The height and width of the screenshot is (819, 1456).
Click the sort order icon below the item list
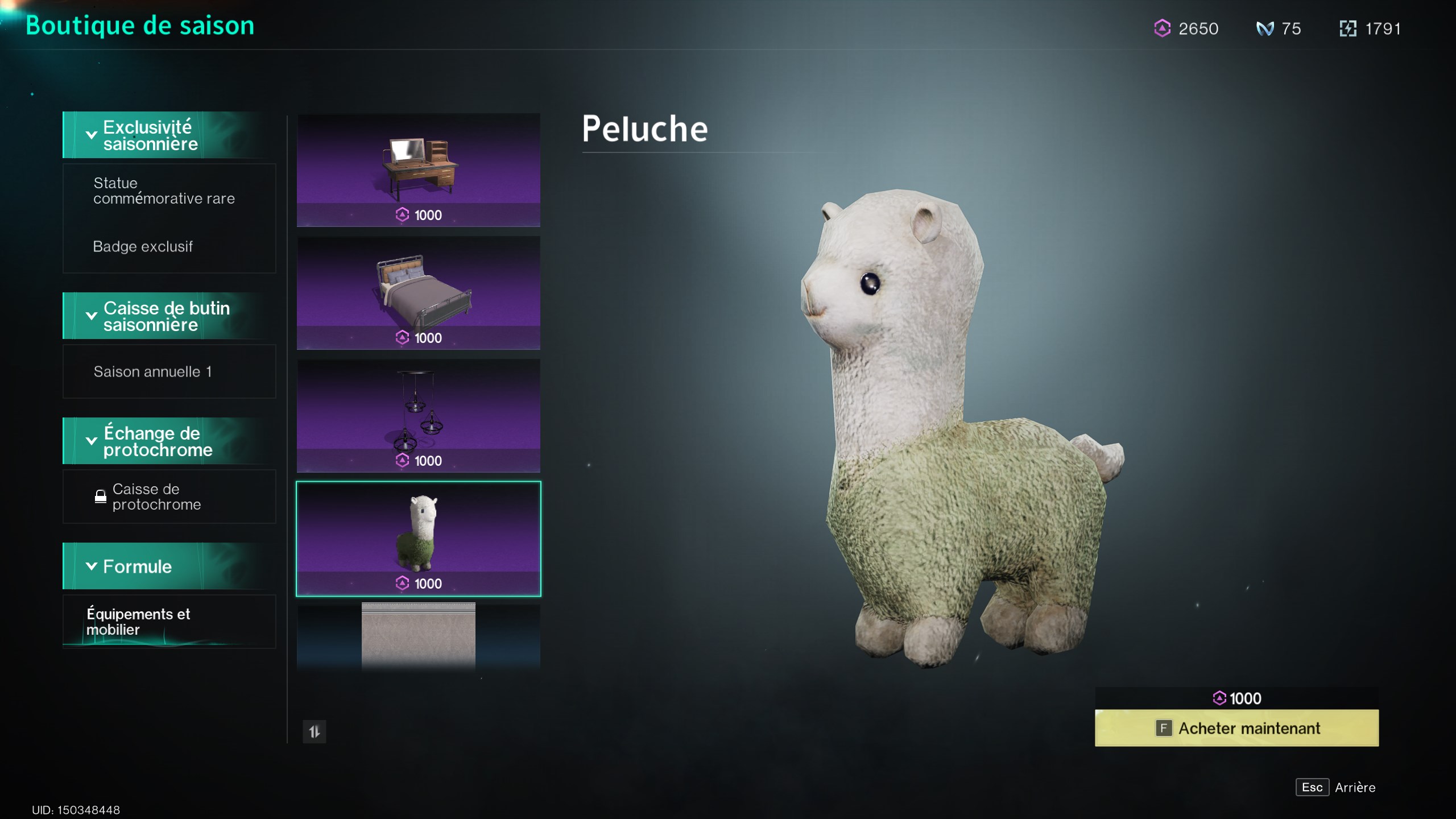coord(315,733)
